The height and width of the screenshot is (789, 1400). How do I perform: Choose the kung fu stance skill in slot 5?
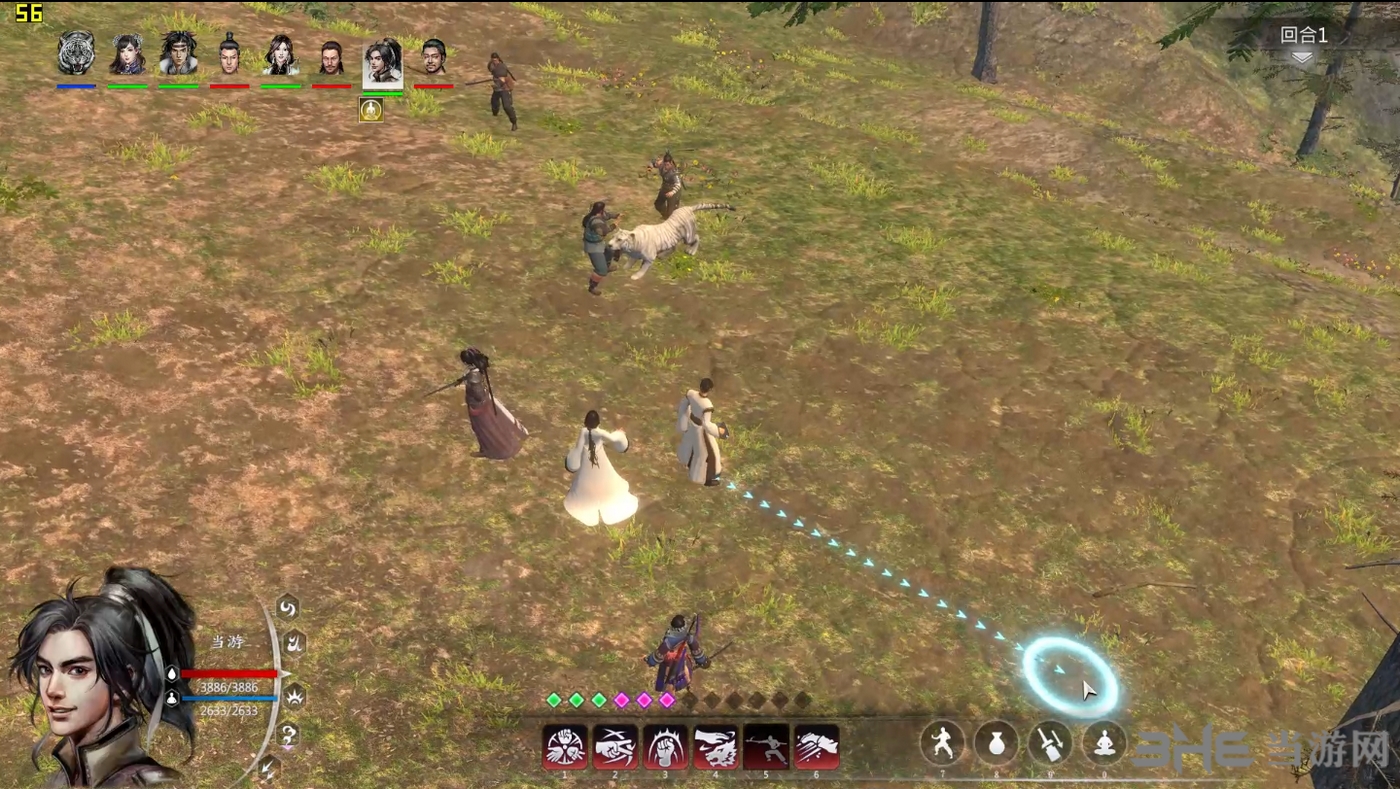766,747
